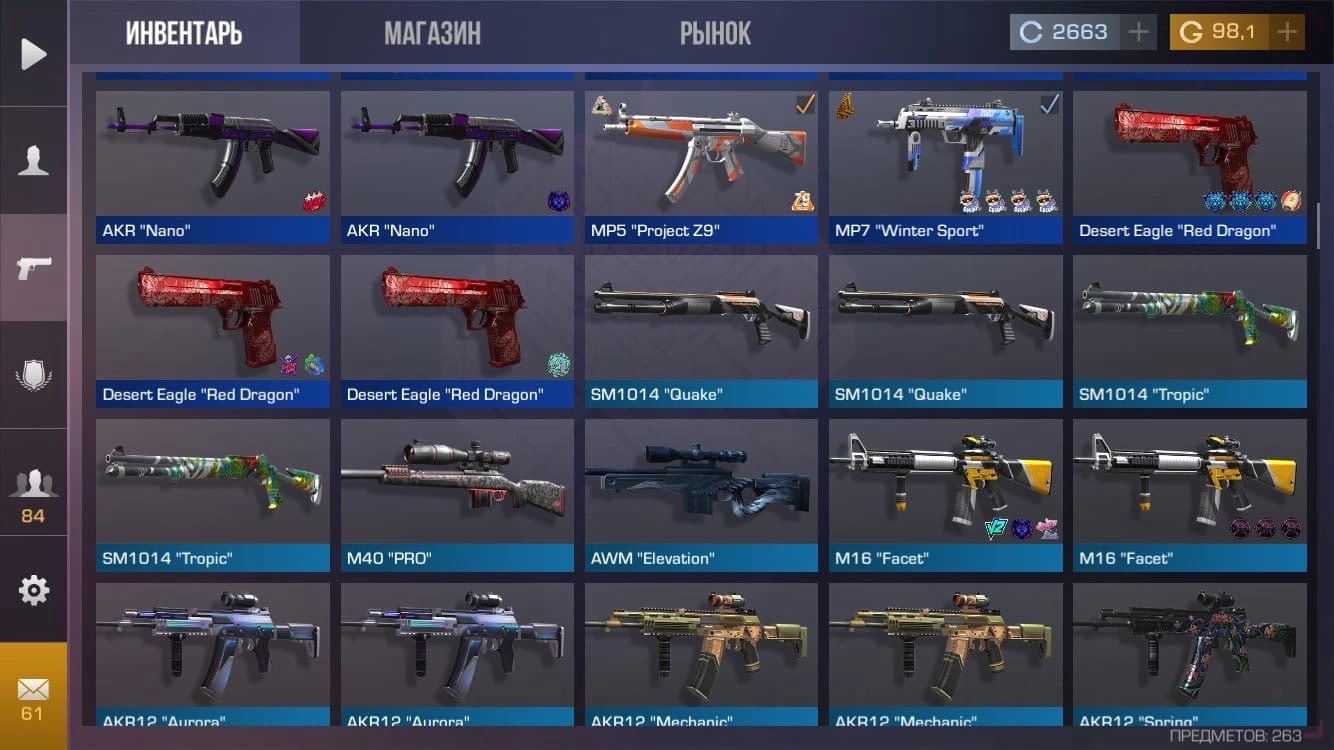Screen dimensions: 1334x750
Task: Select the MP5 "Project Z9" skin
Action: tap(701, 166)
